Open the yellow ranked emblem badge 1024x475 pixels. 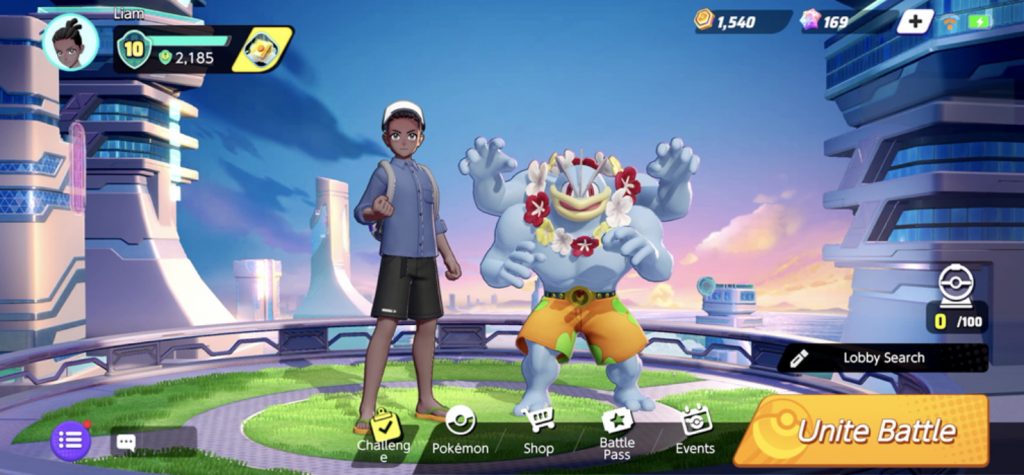[263, 48]
